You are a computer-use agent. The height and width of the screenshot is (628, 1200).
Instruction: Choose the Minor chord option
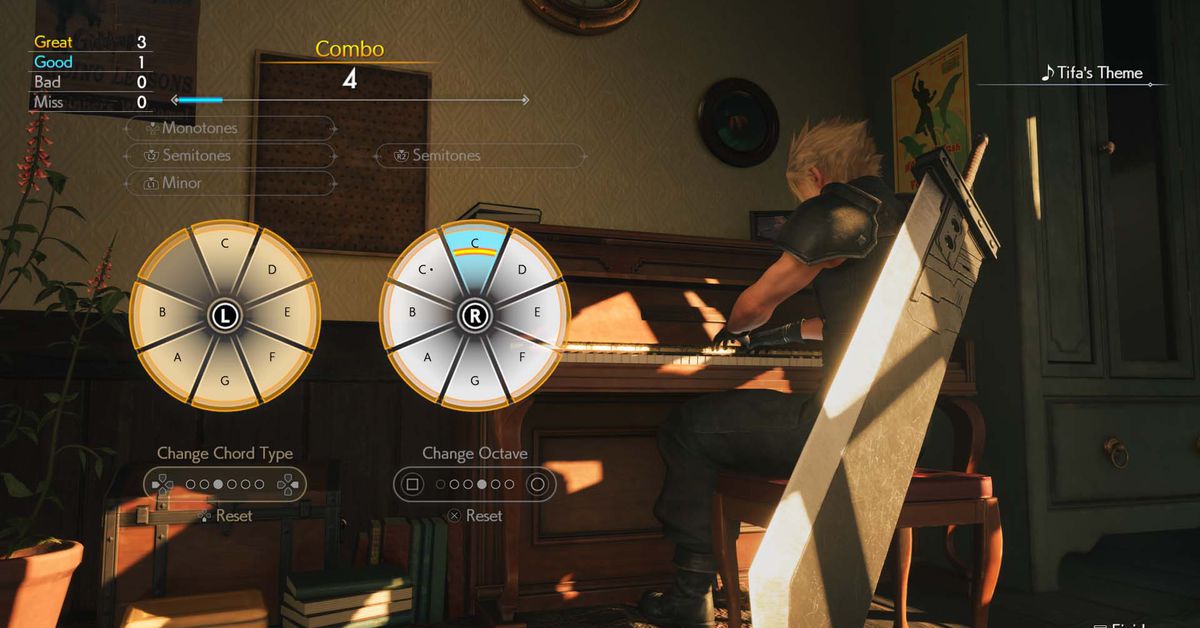coord(230,183)
